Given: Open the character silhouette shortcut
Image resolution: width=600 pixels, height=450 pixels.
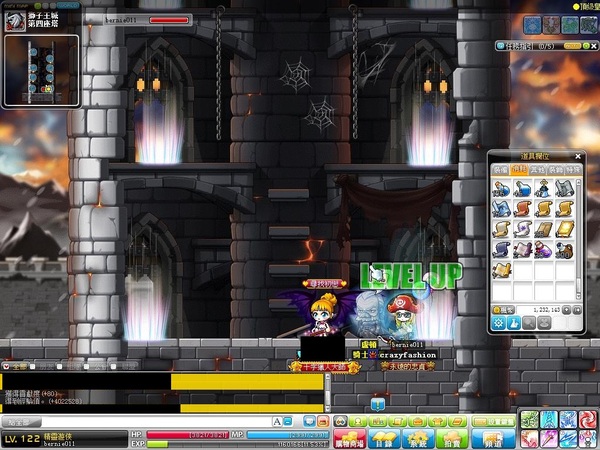Looking at the screenshot, I should click(x=356, y=421).
